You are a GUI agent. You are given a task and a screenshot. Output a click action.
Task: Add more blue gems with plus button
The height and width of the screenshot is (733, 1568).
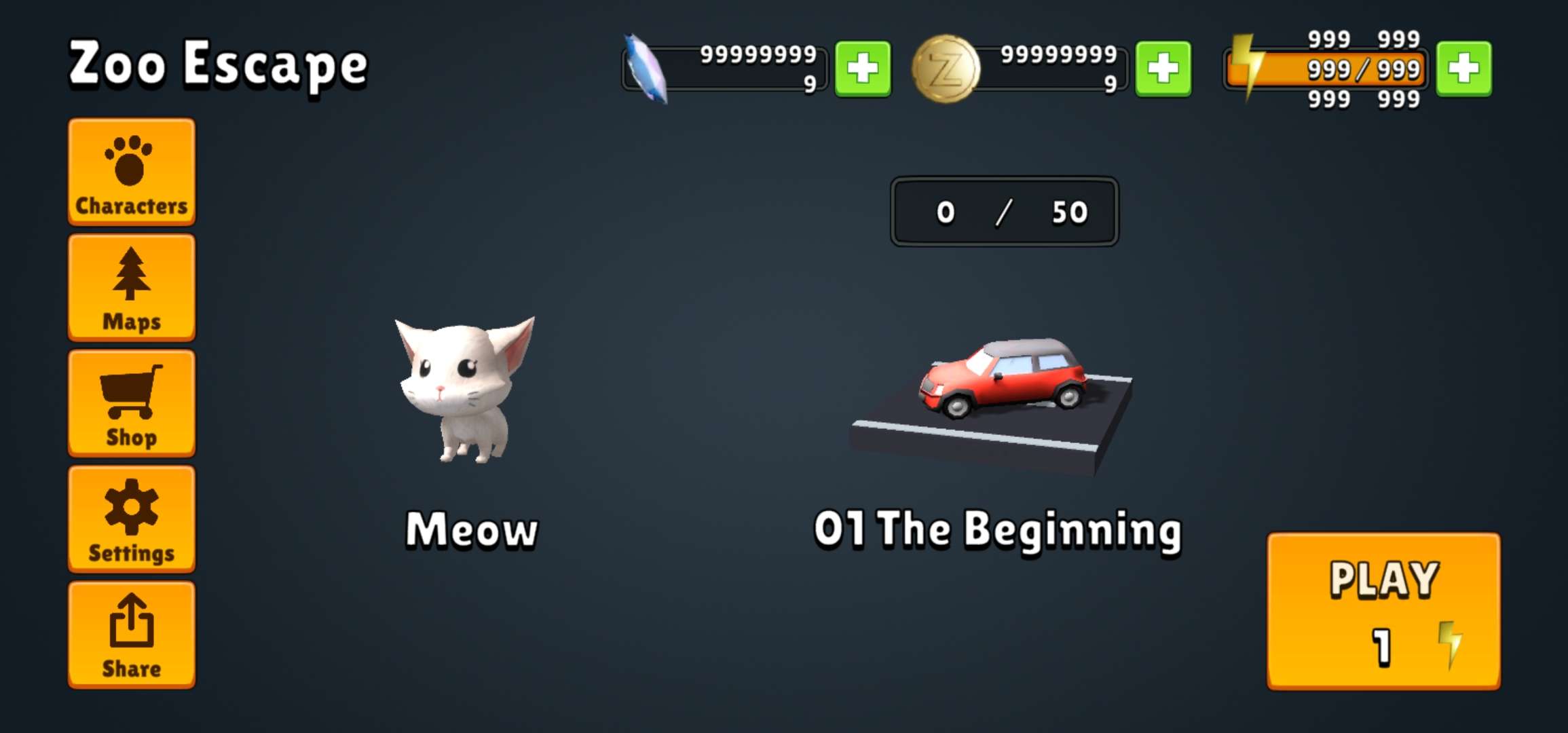tap(862, 69)
